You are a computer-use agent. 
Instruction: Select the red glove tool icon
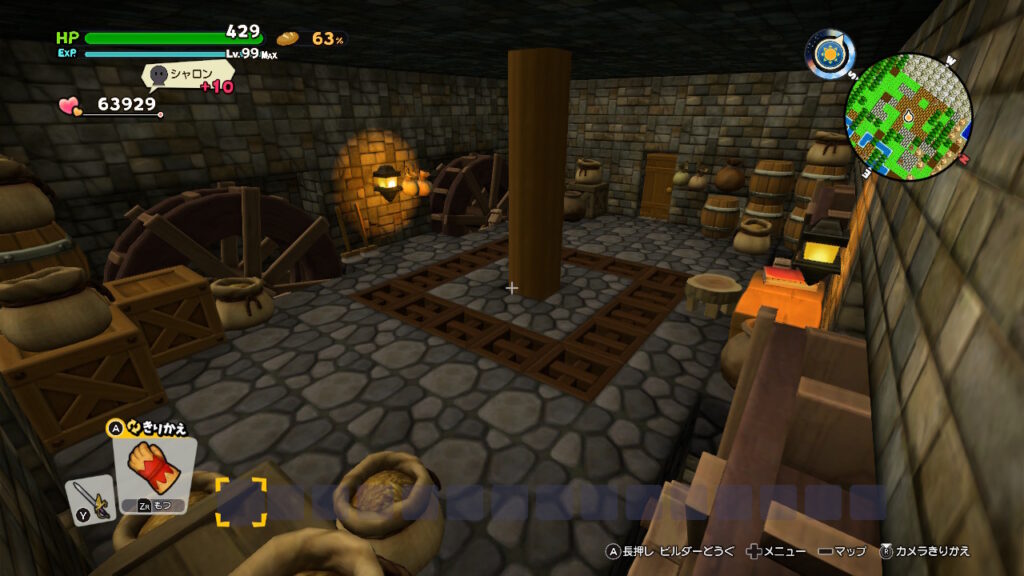[154, 470]
